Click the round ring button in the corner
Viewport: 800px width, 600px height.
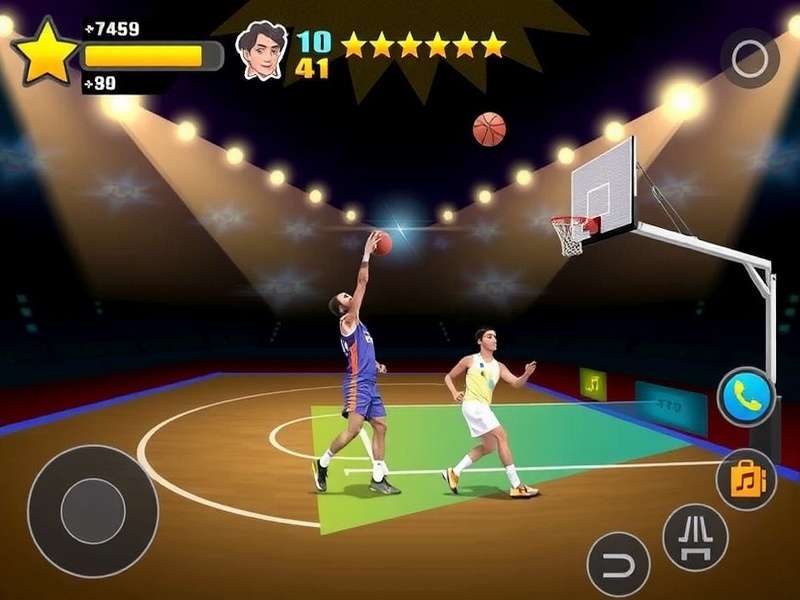(750, 59)
